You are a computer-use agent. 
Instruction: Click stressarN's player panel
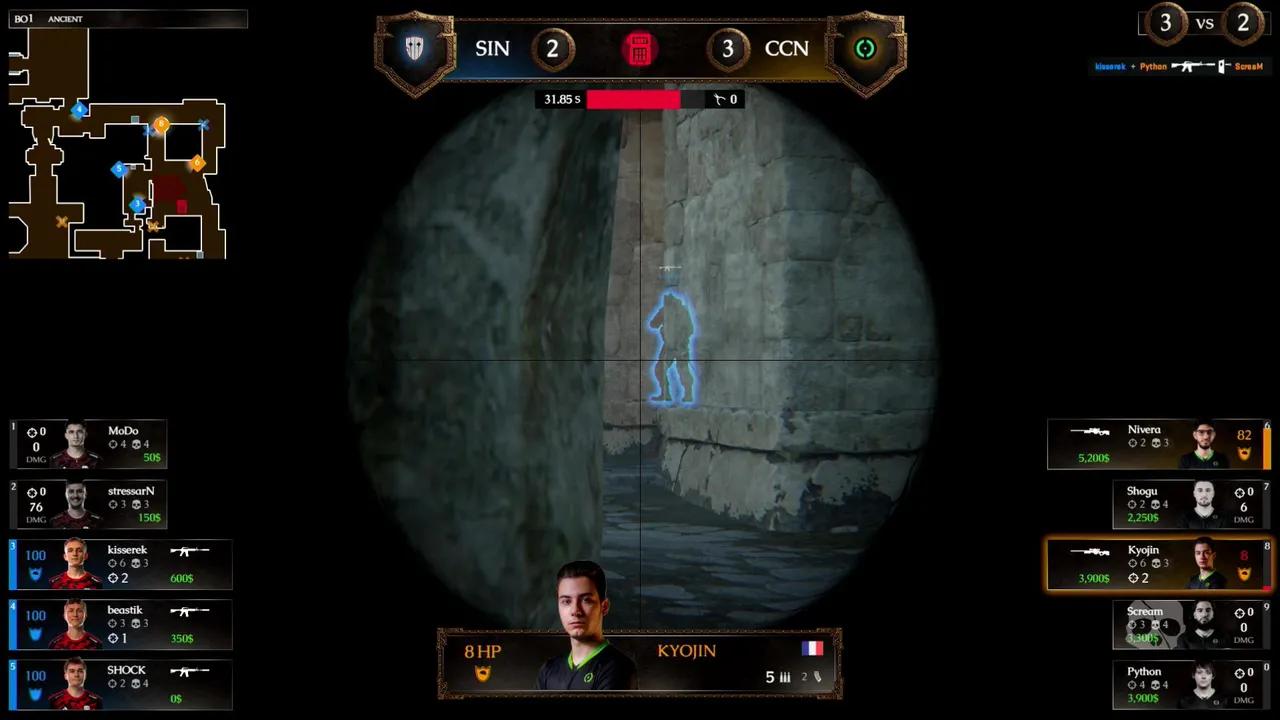(90, 503)
